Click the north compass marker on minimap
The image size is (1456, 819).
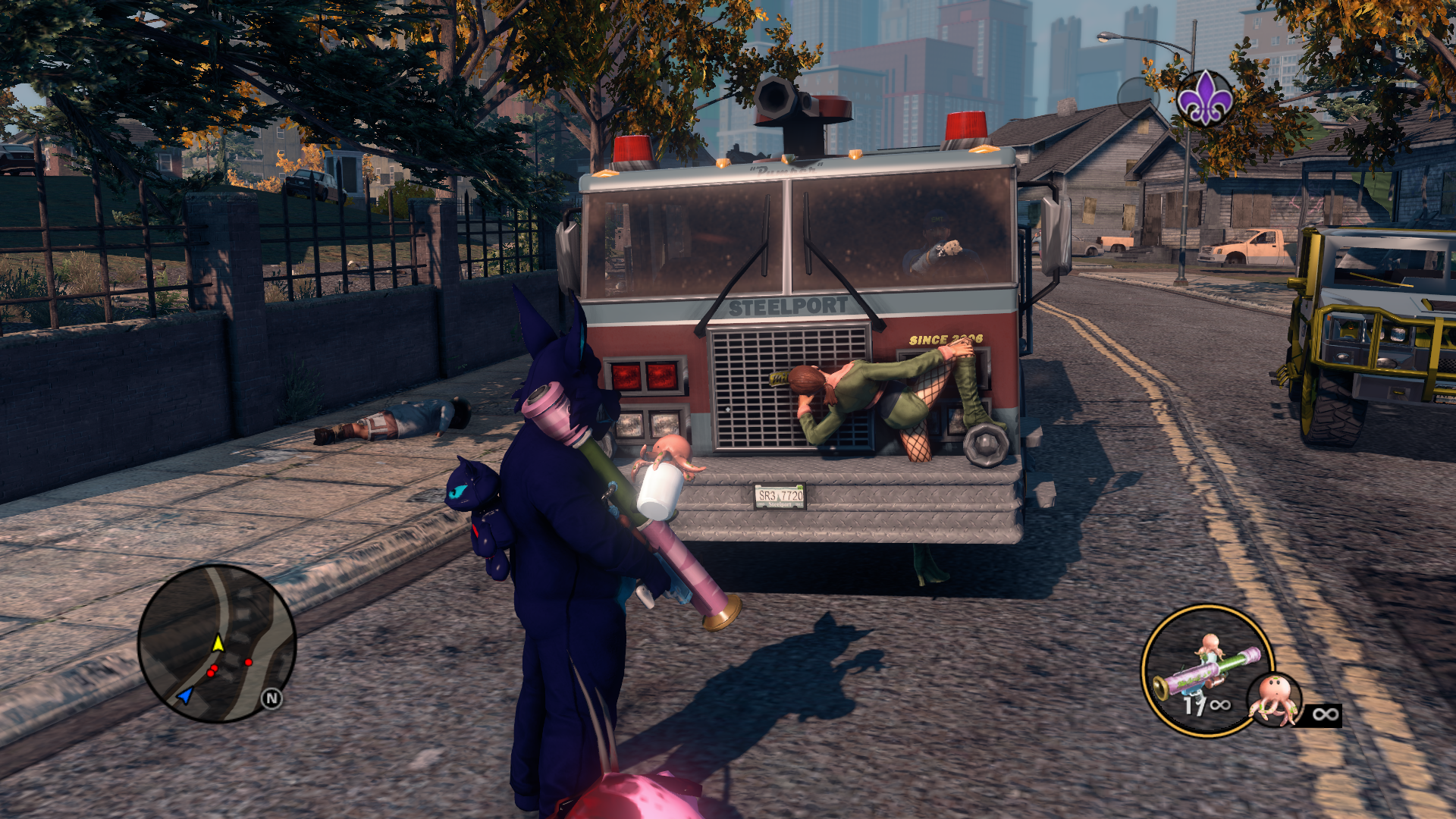pyautogui.click(x=271, y=698)
